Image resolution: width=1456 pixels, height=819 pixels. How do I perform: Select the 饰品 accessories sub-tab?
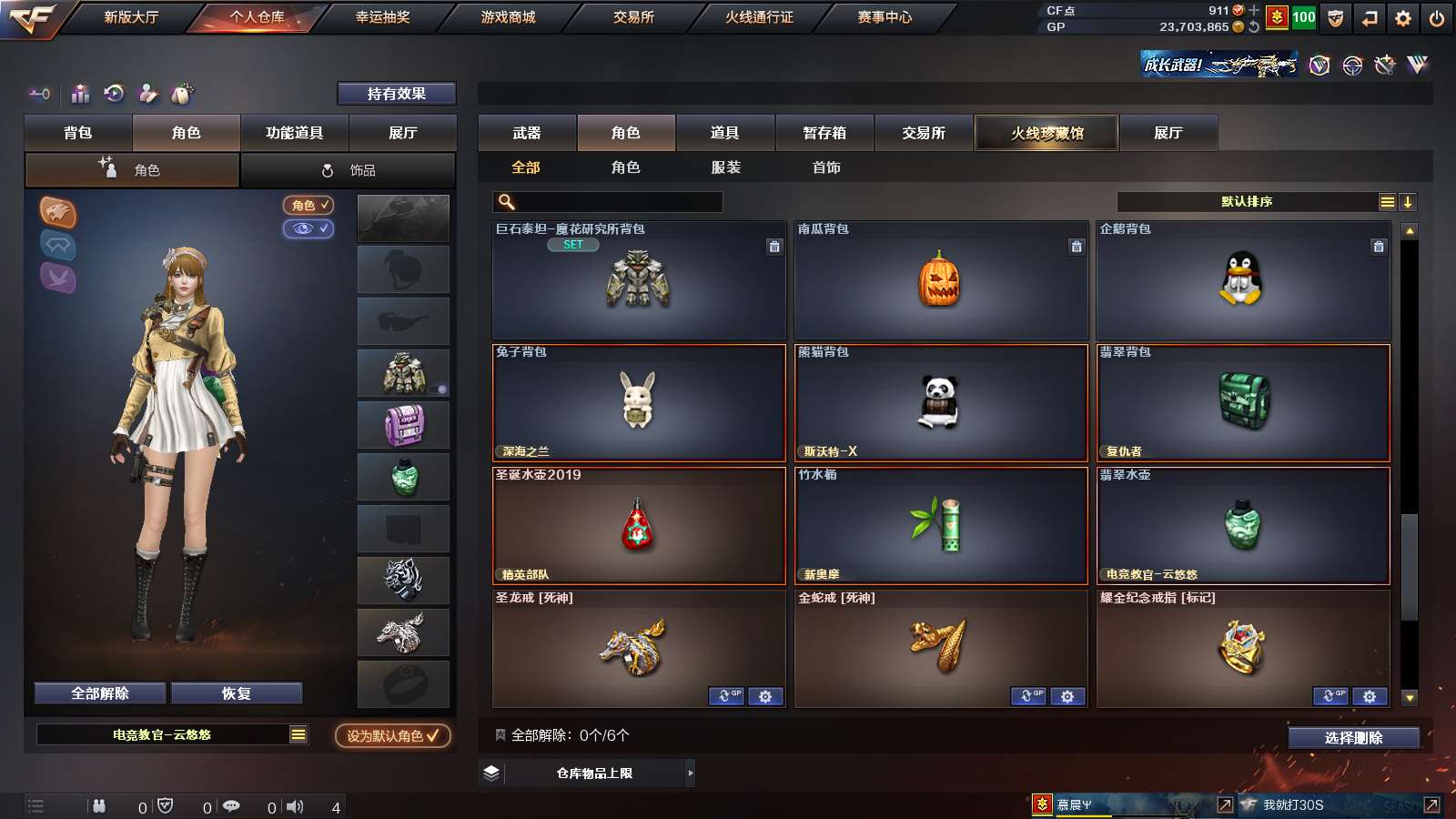pyautogui.click(x=349, y=170)
